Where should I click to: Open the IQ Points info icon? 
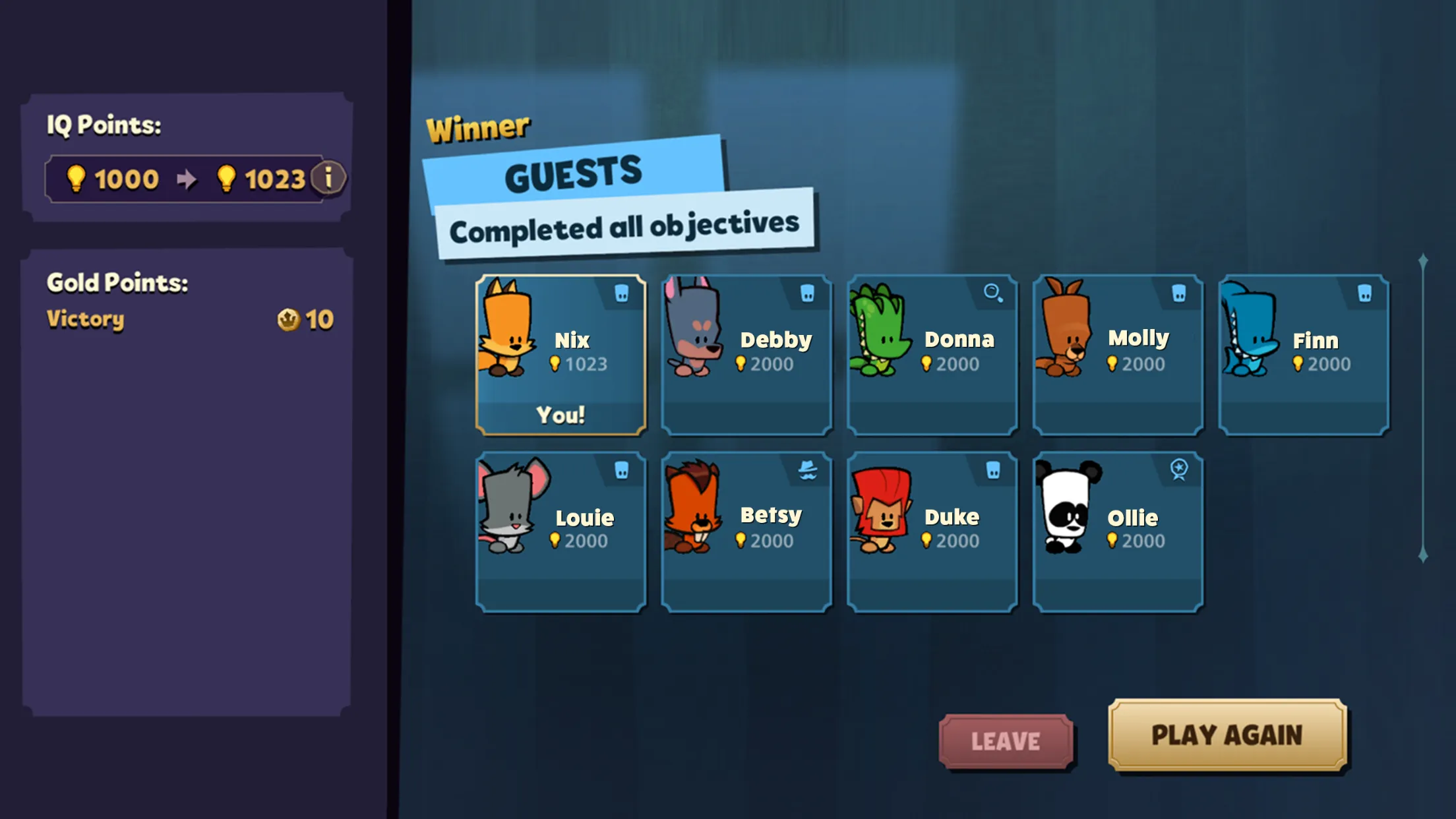(328, 178)
